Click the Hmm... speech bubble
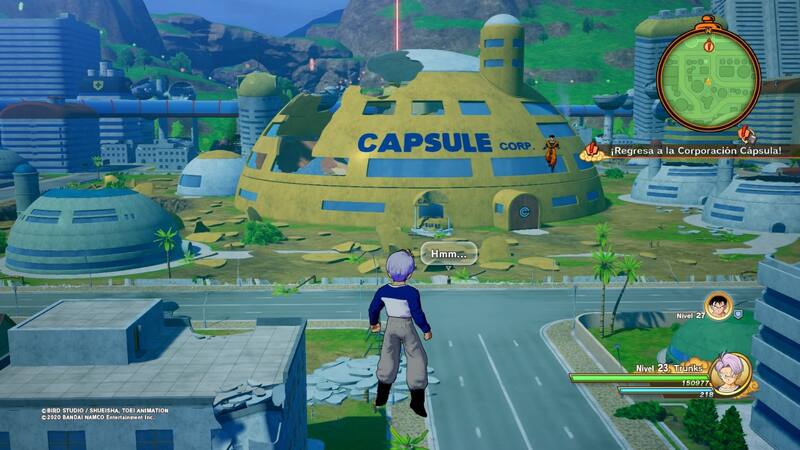 click(x=448, y=255)
